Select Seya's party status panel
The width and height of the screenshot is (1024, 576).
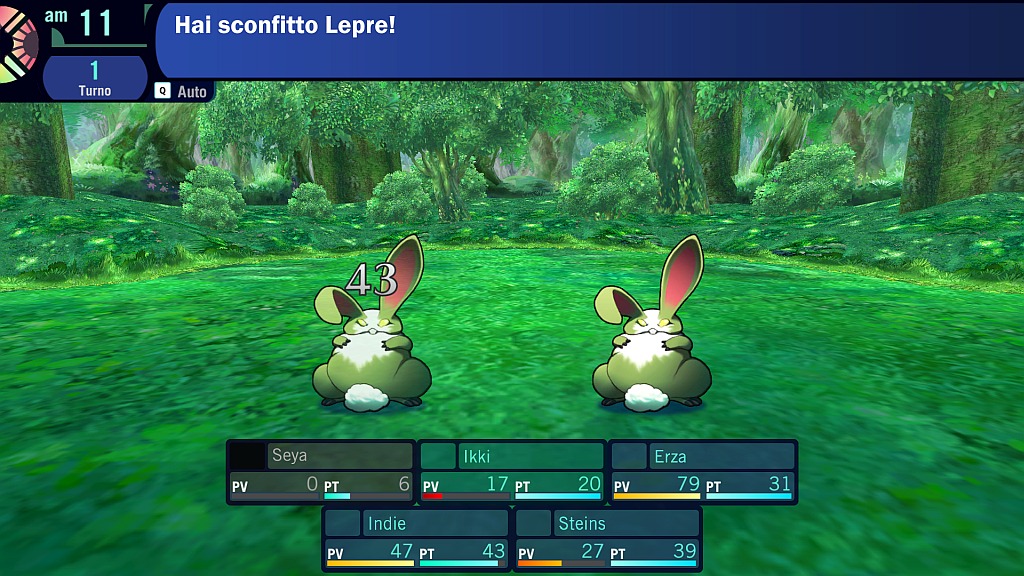click(320, 472)
